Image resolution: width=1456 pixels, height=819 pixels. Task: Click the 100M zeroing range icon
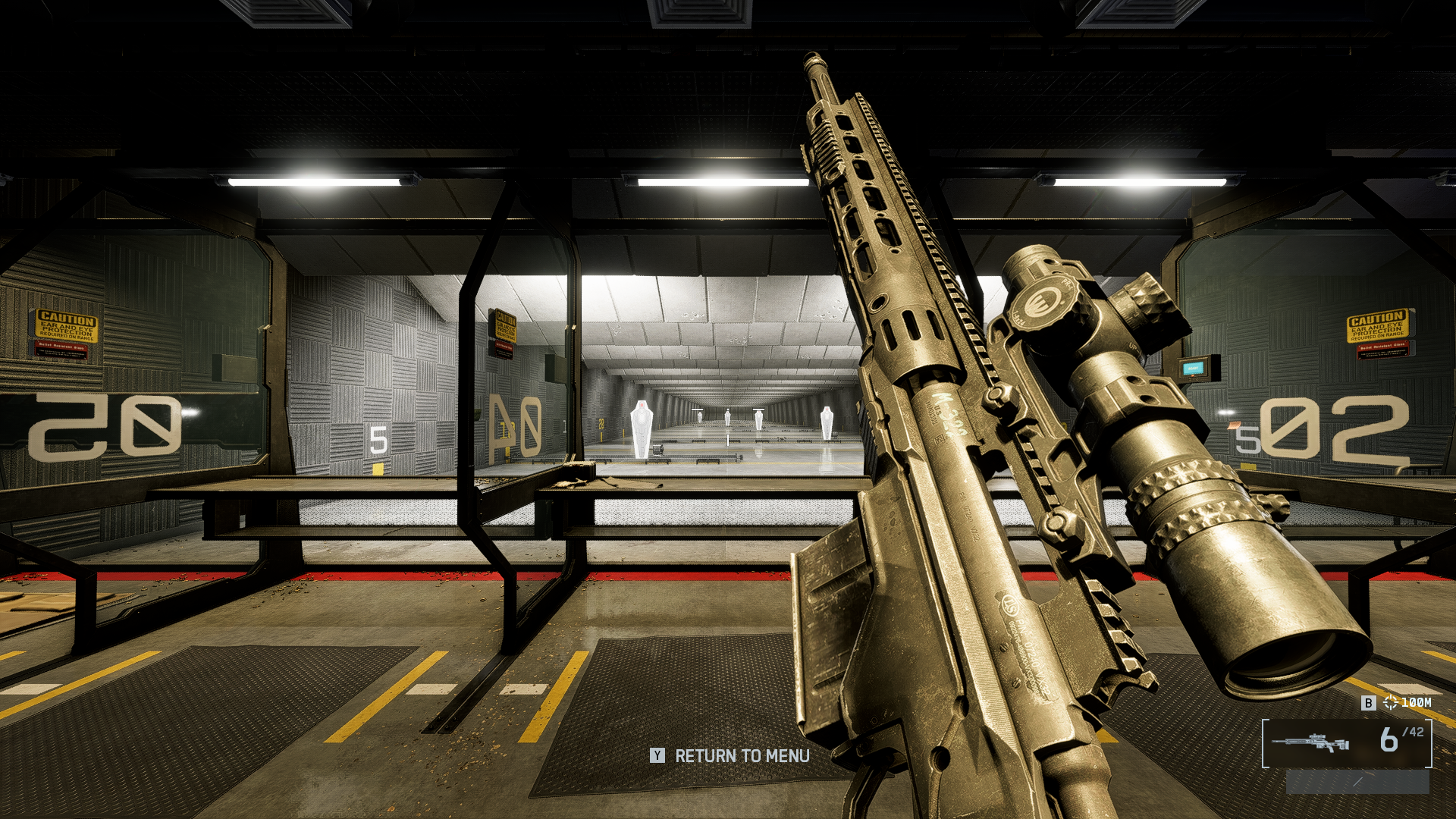(1390, 703)
